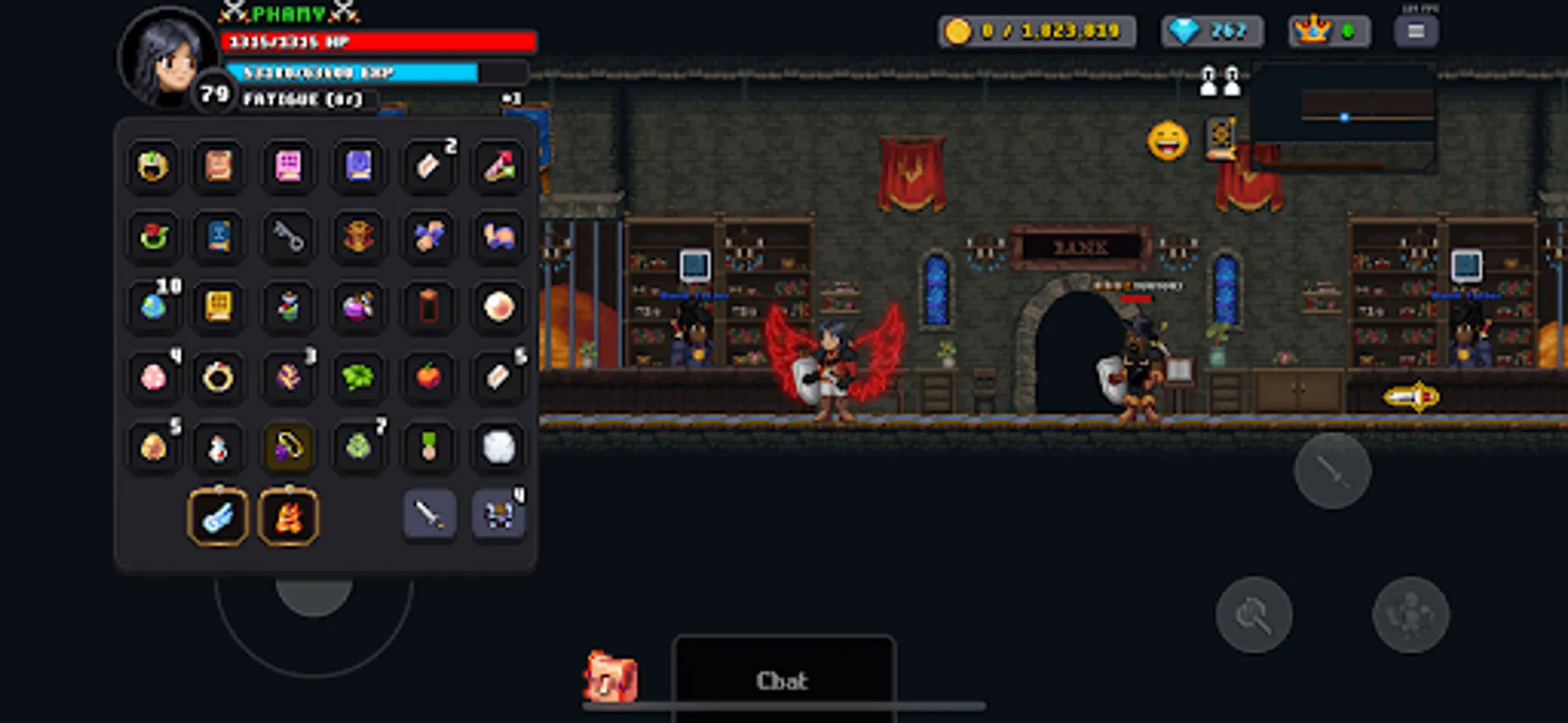Open the blue teardrop item with count 10

click(x=153, y=306)
